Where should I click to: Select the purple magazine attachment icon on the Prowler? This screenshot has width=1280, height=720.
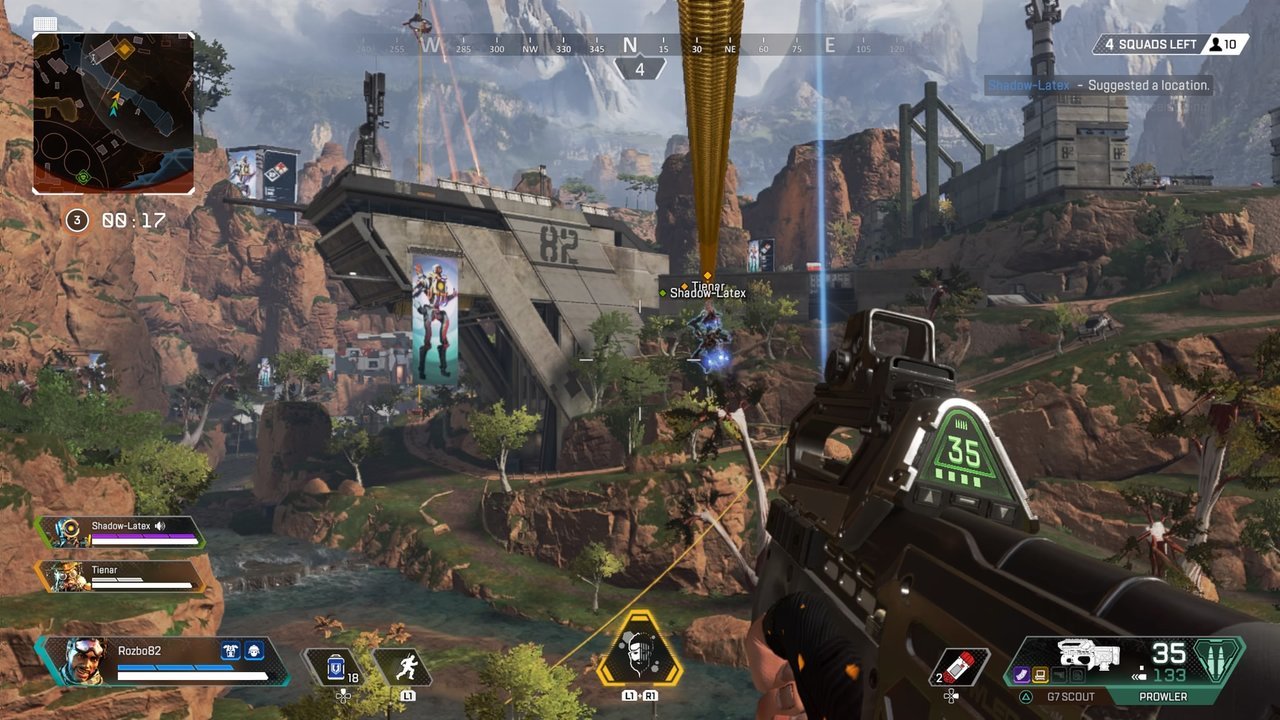click(x=1021, y=673)
